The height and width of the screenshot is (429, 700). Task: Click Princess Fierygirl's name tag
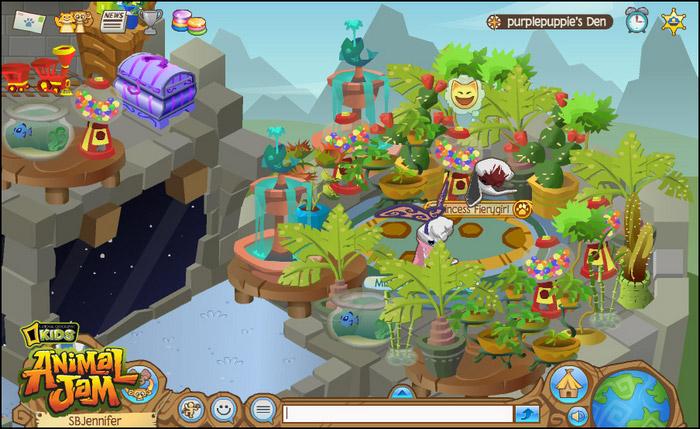[x=467, y=209]
